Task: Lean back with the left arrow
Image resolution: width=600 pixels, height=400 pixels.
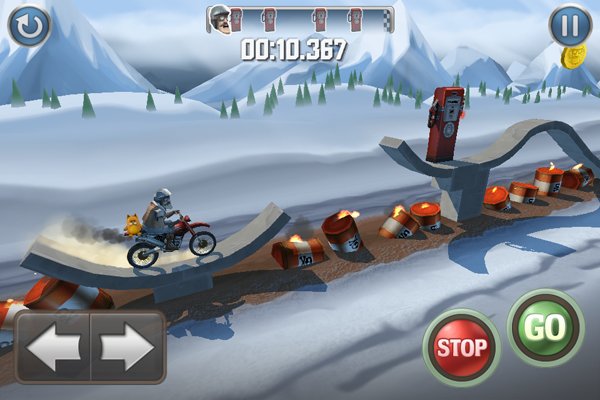Action: (x=53, y=347)
